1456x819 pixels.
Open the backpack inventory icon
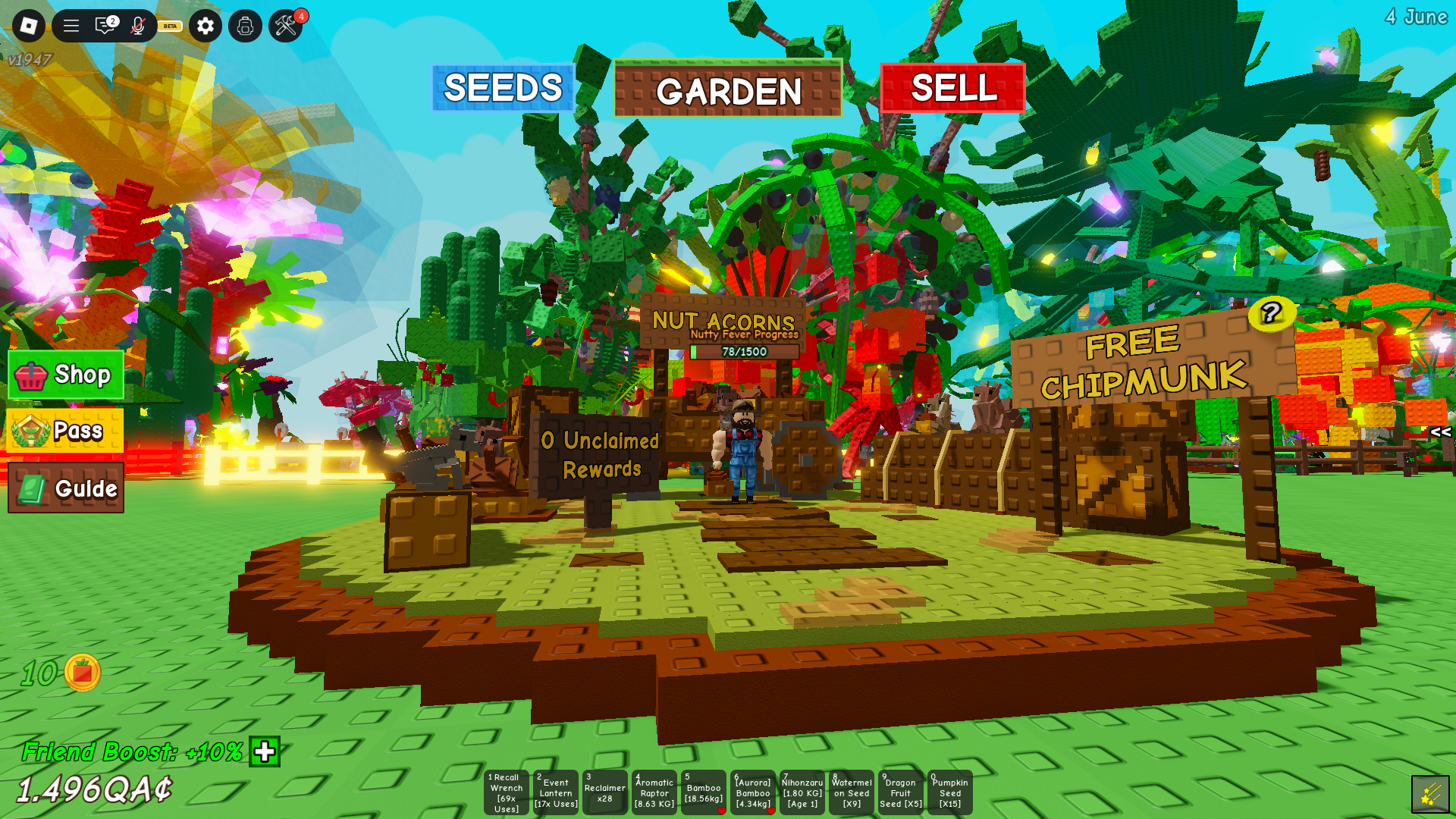pyautogui.click(x=245, y=26)
